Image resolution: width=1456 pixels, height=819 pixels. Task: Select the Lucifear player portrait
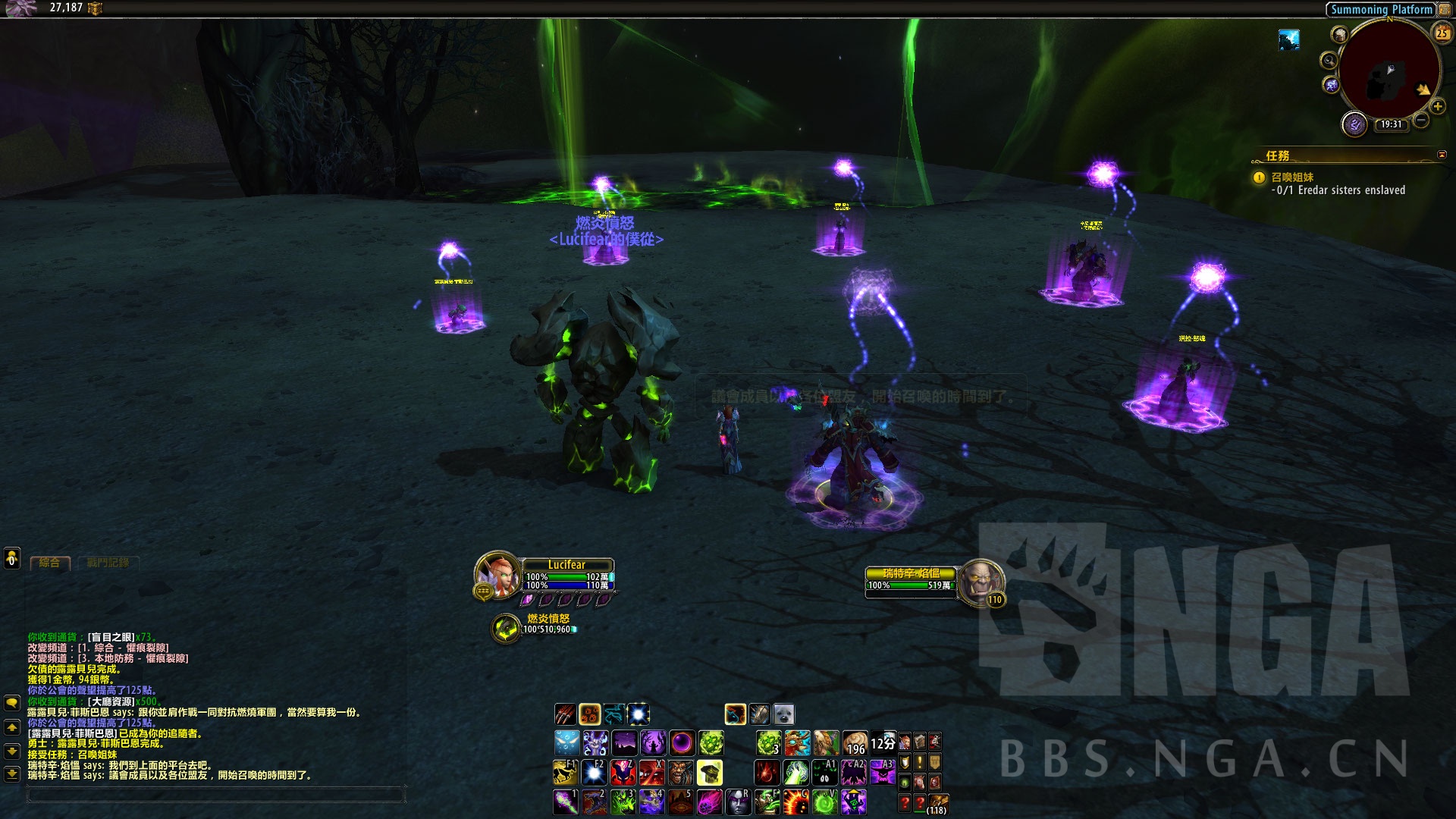[x=497, y=576]
